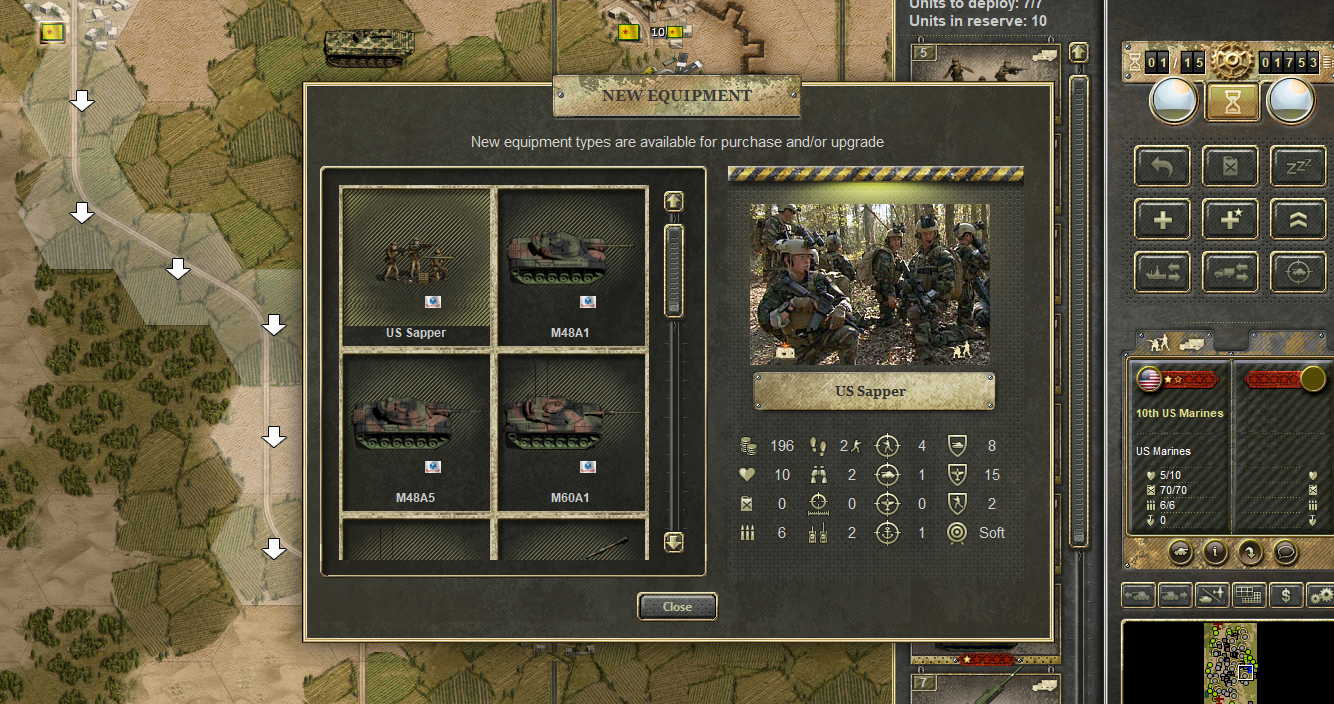Viewport: 1334px width, 704px height.
Task: Activate the sleep (ZZZ) unit button
Action: [x=1297, y=166]
